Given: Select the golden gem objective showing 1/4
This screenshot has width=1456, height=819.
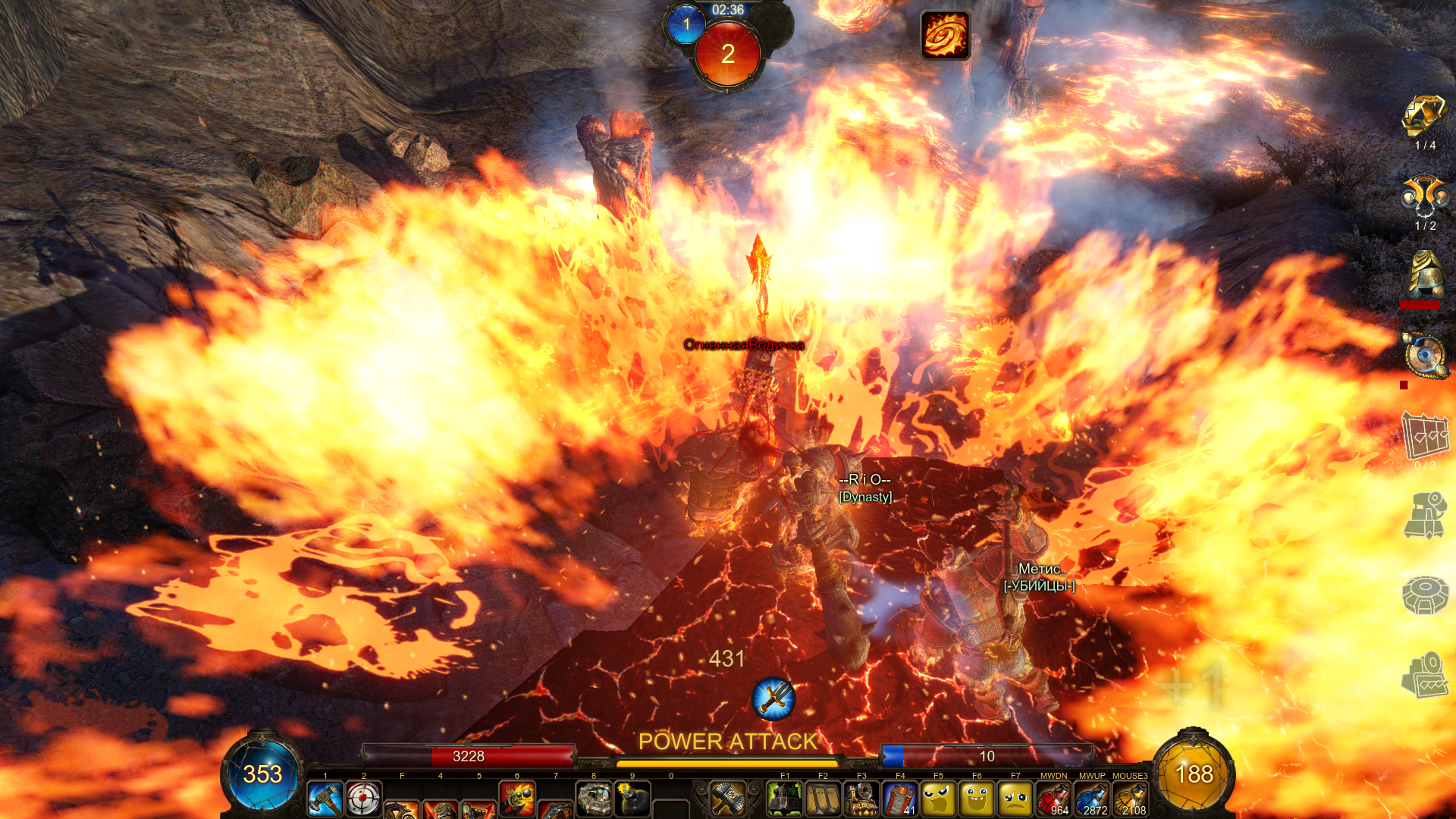Looking at the screenshot, I should [1424, 117].
